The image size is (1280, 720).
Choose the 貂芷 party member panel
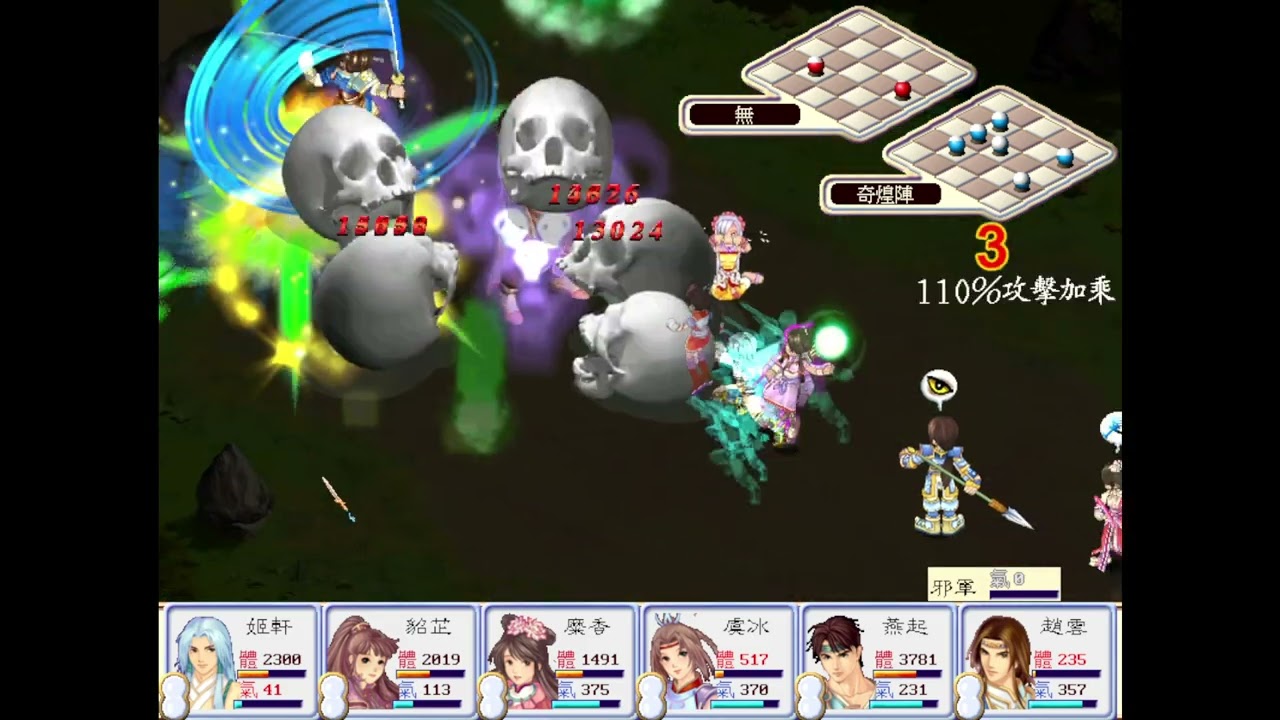click(x=400, y=660)
